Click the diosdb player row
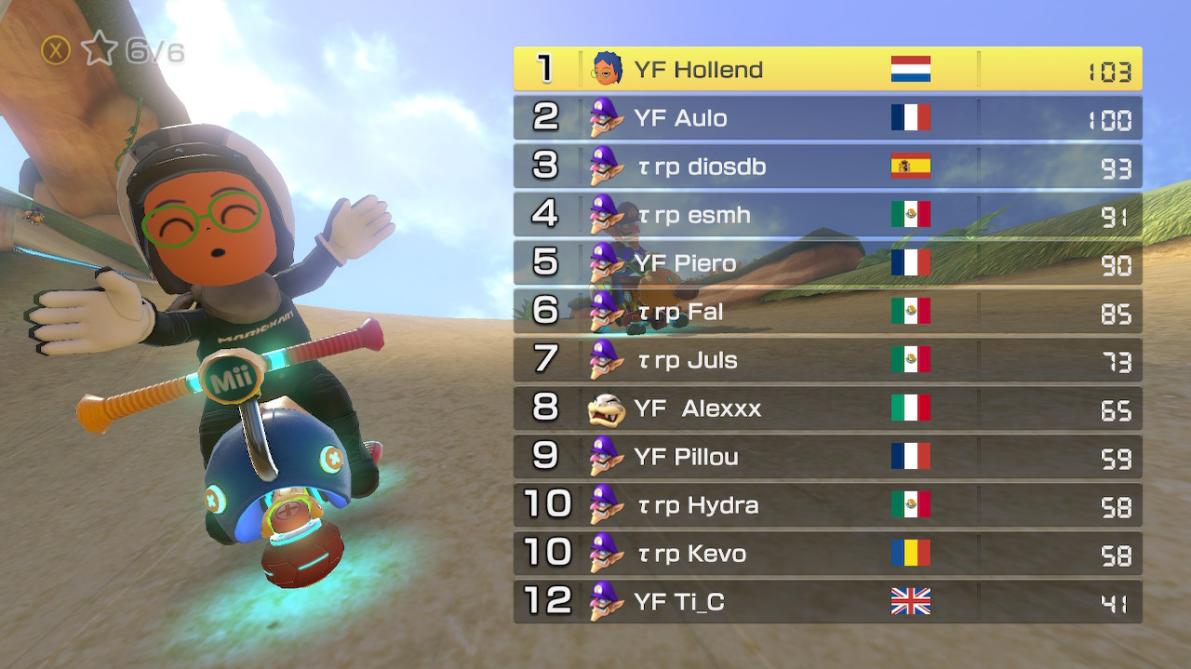Image resolution: width=1191 pixels, height=669 pixels. 827,166
